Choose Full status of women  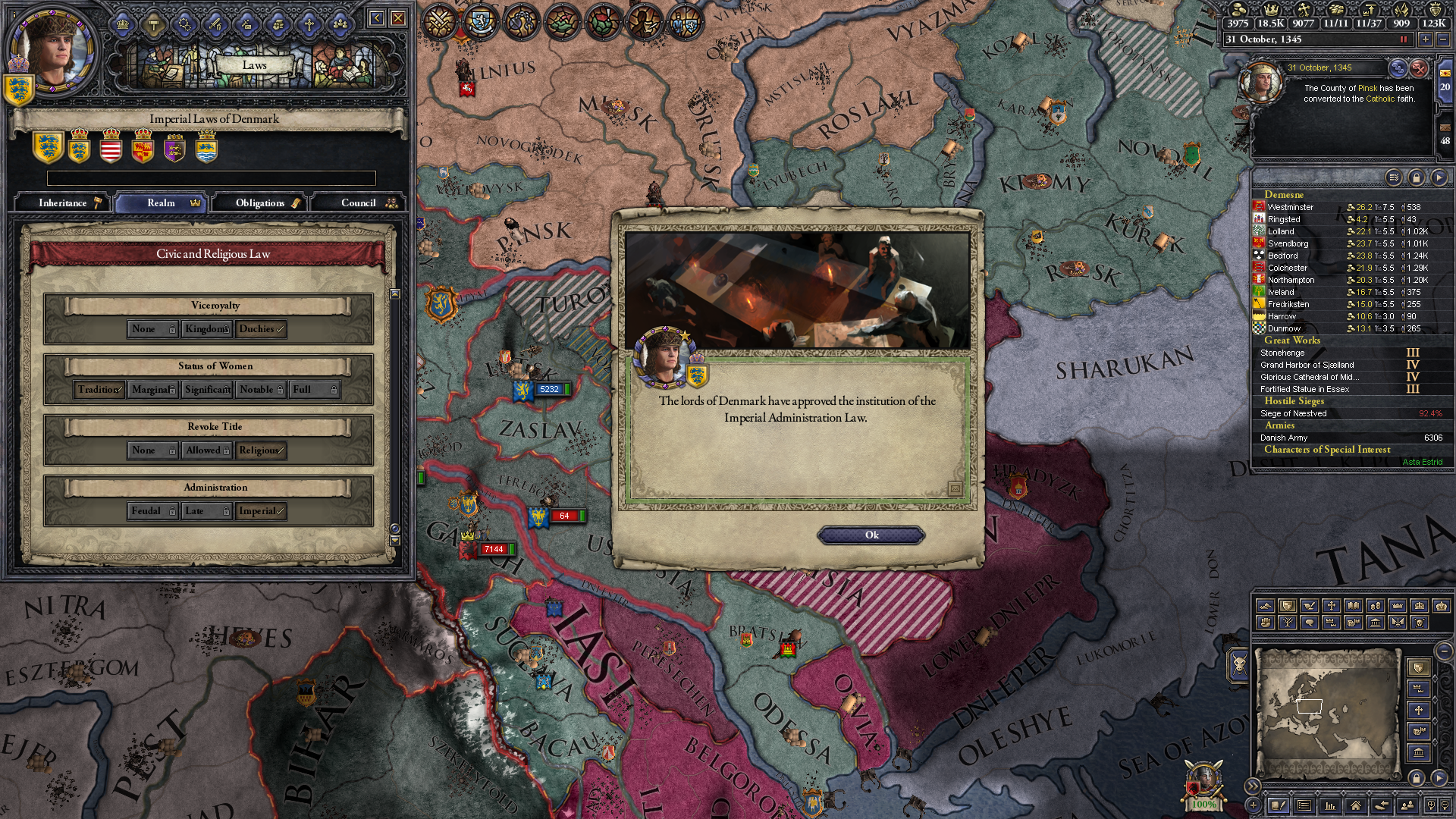tap(314, 390)
